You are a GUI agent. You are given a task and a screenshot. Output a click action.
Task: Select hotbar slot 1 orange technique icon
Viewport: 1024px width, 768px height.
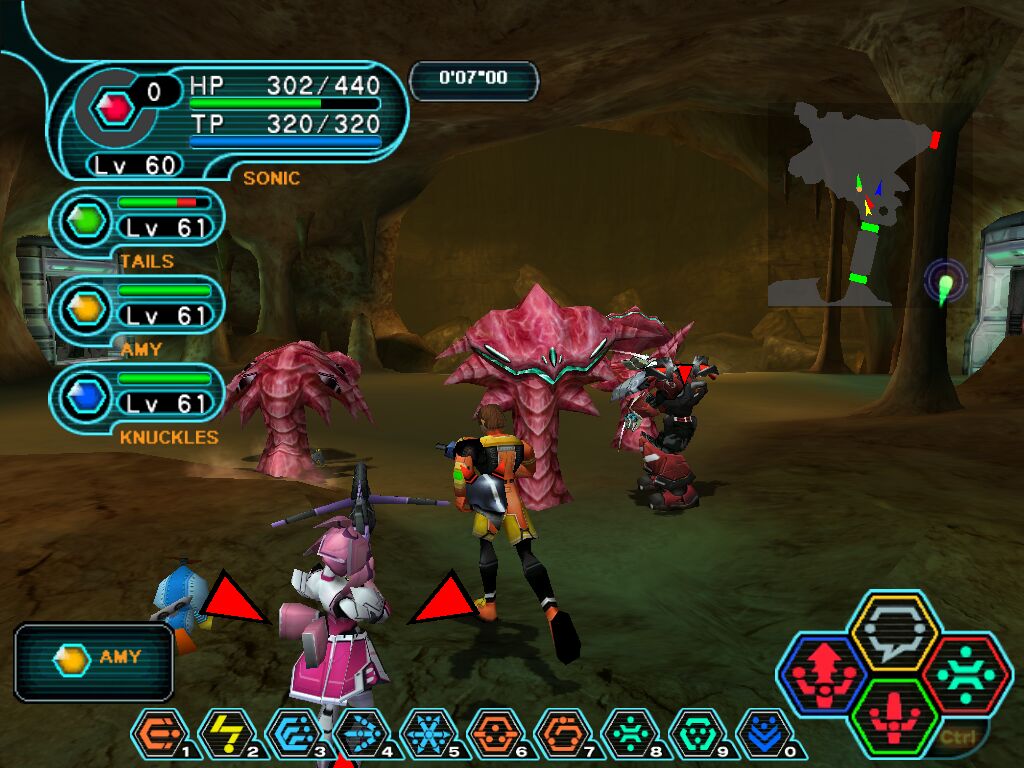157,735
